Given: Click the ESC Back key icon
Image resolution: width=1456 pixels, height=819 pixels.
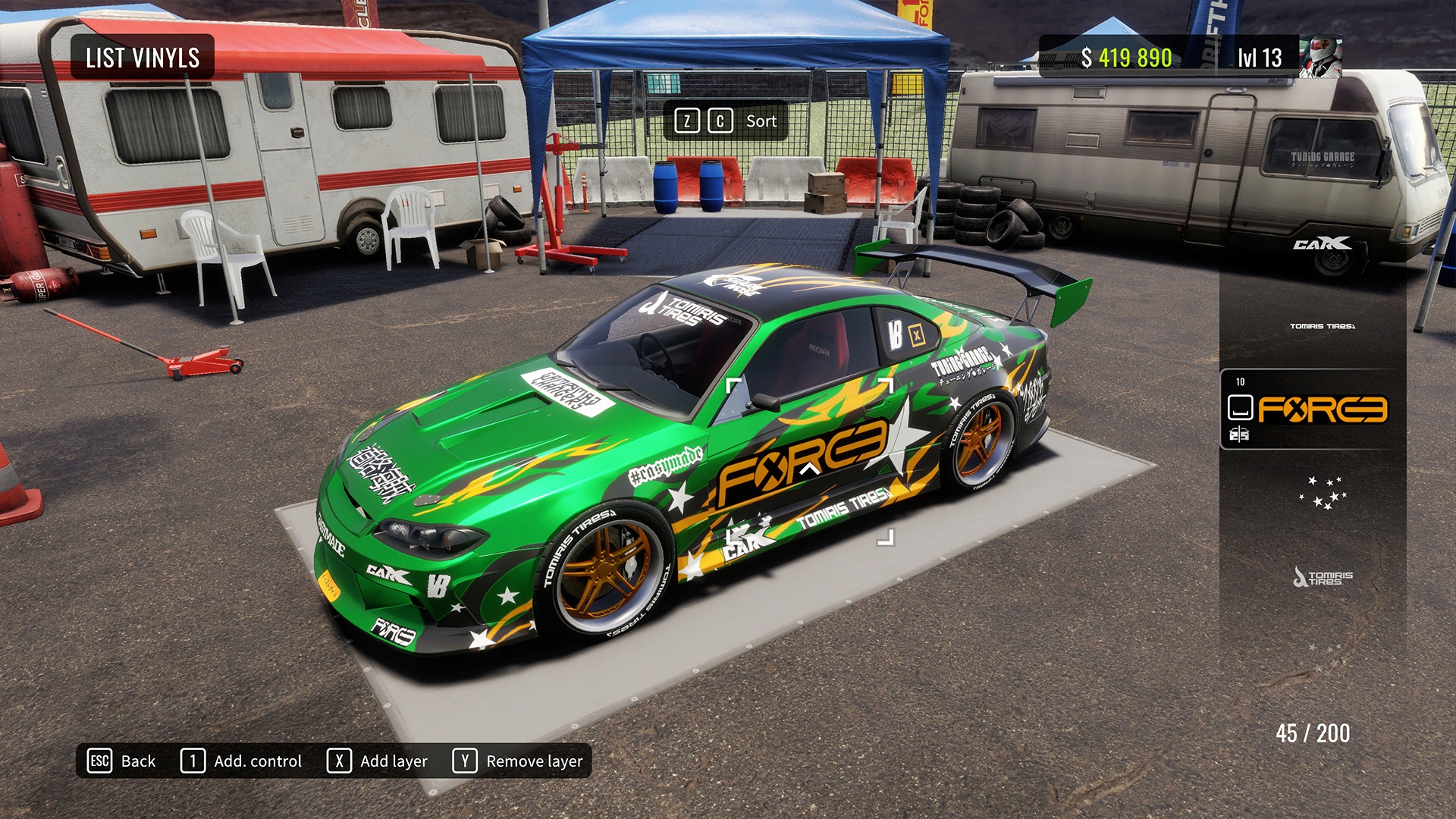Looking at the screenshot, I should click(x=99, y=761).
